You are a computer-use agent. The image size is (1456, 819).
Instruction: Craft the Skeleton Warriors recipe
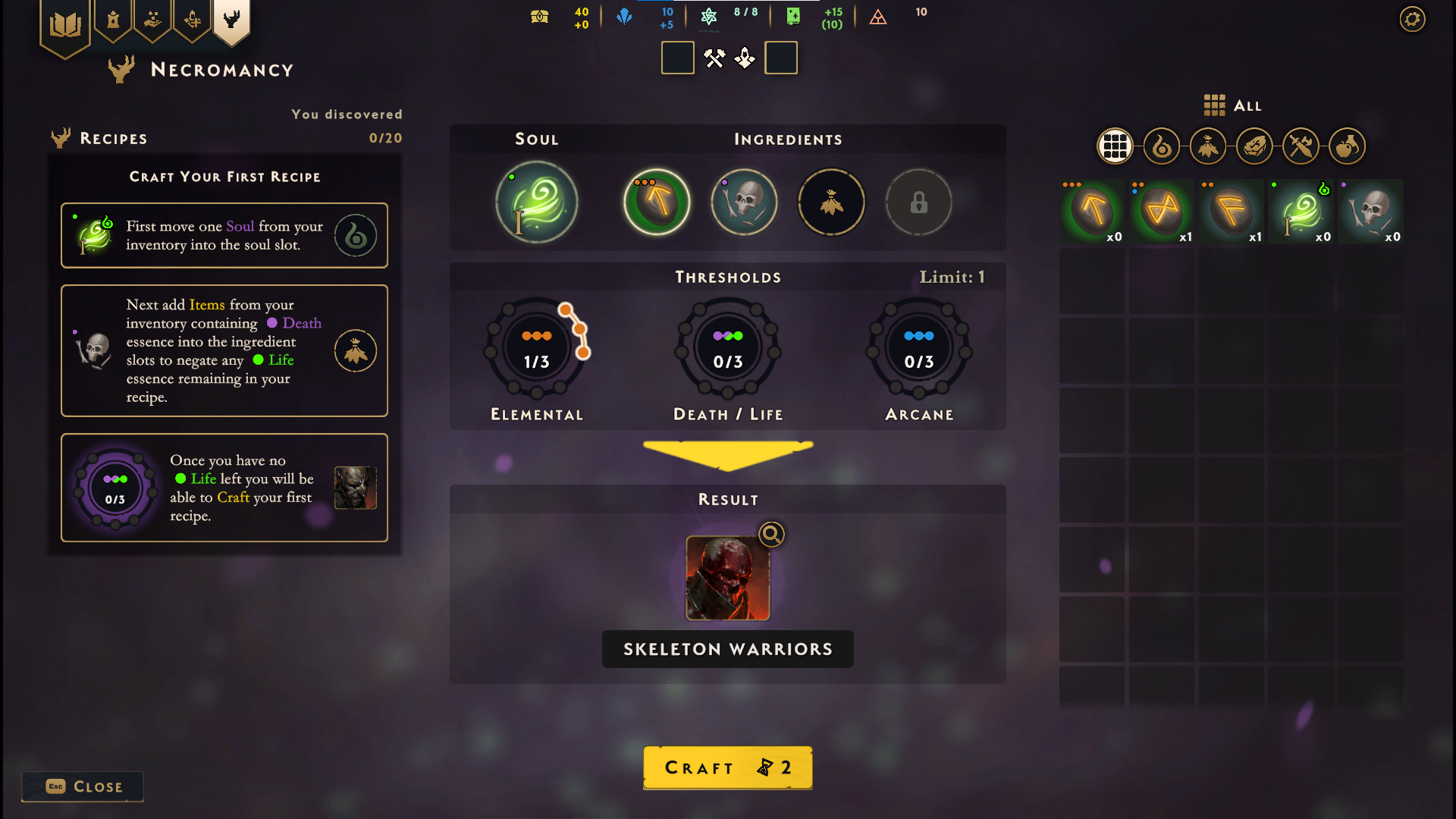click(727, 767)
